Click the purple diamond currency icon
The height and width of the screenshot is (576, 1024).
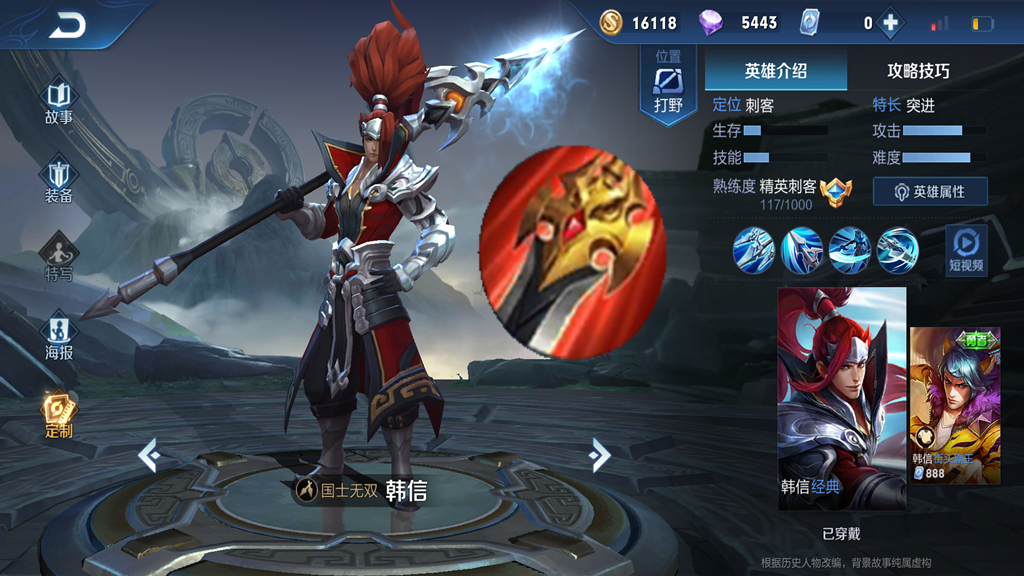711,22
